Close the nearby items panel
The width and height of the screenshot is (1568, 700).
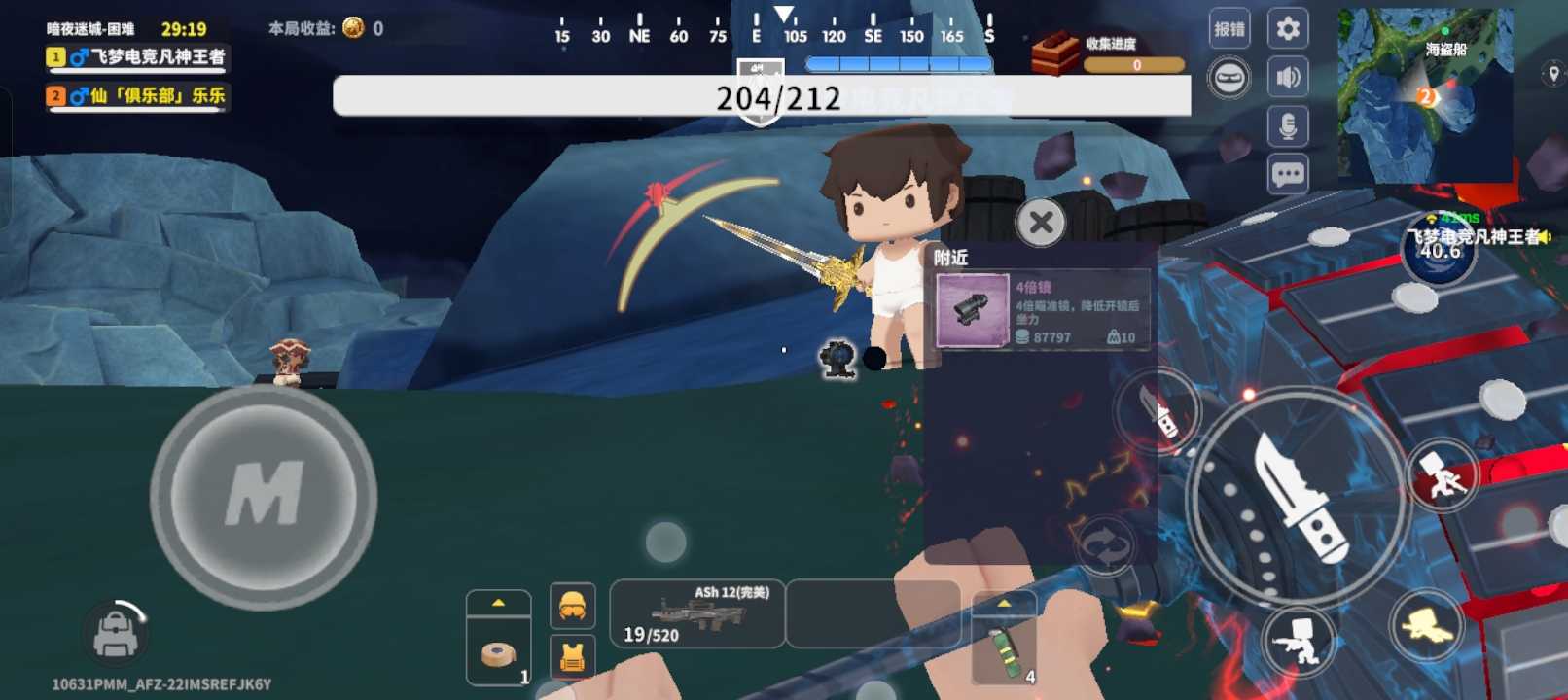1041,223
